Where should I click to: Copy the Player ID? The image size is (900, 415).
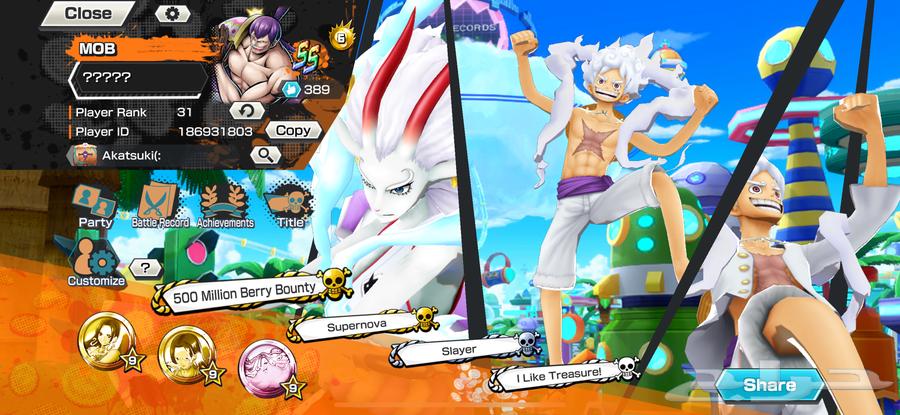tap(295, 130)
